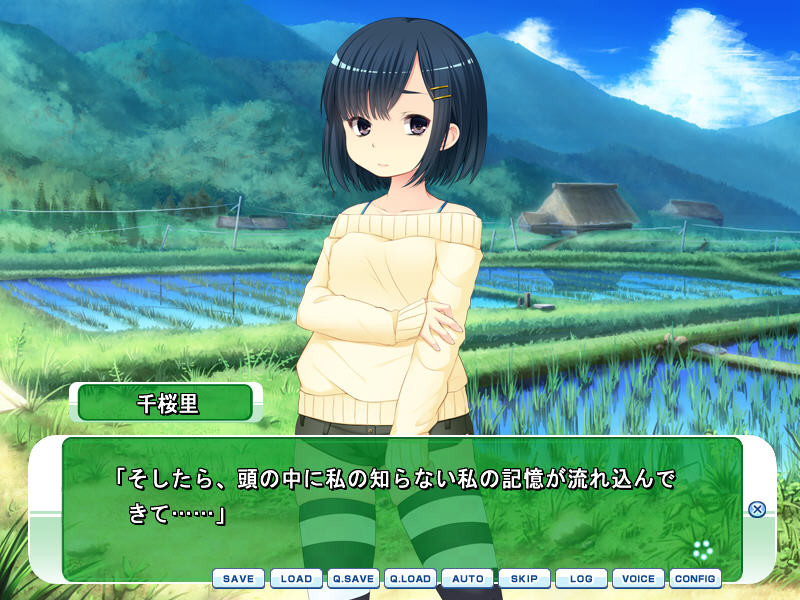Activate SKIP mode
The height and width of the screenshot is (600, 800).
tap(524, 578)
